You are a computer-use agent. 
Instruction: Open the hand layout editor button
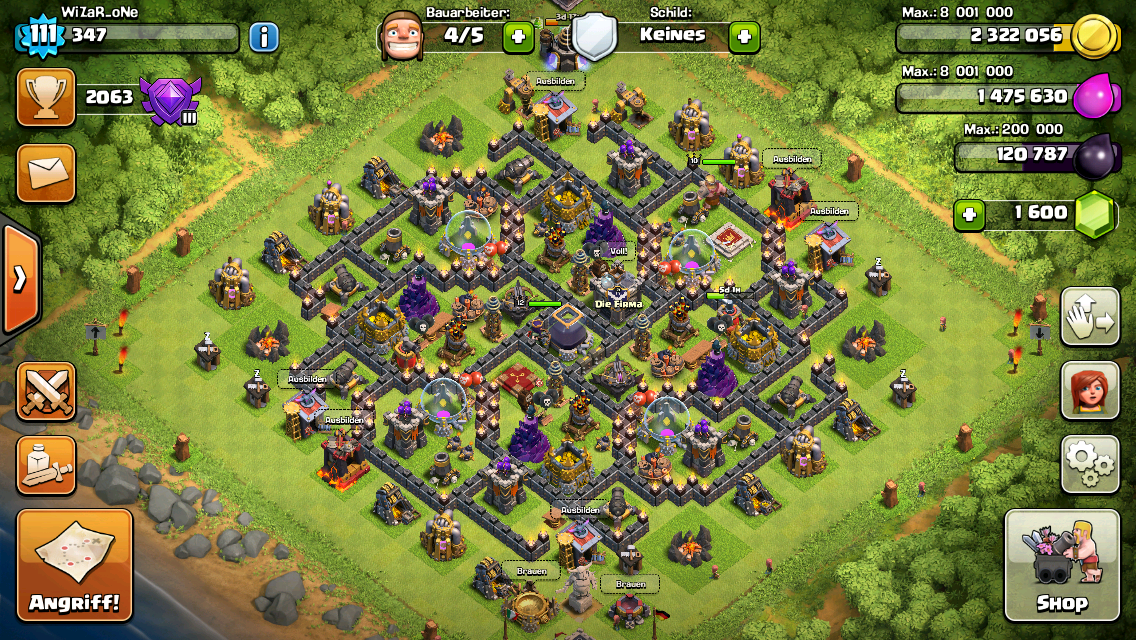point(1089,316)
